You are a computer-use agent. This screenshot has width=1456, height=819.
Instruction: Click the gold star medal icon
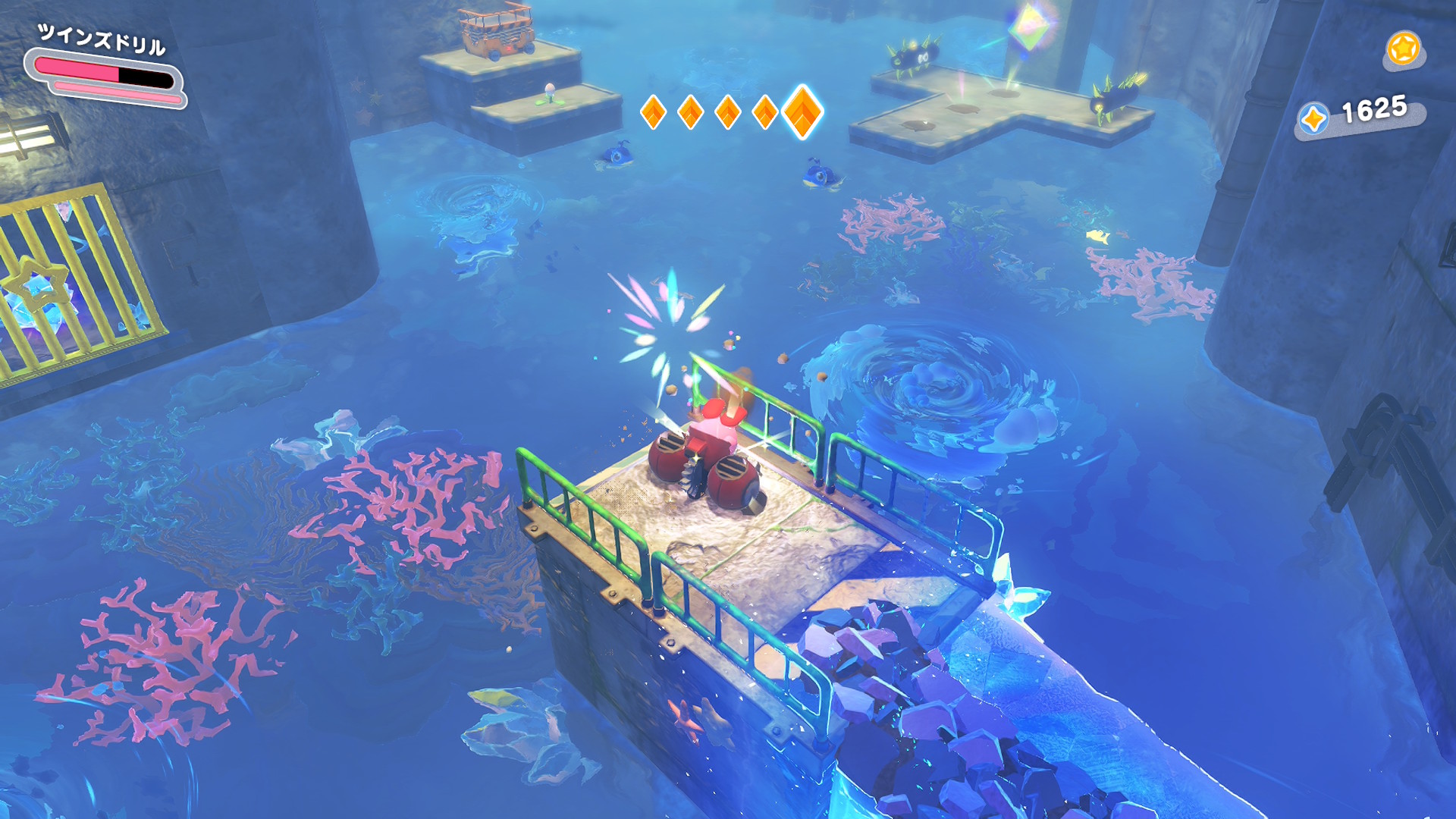(1402, 49)
